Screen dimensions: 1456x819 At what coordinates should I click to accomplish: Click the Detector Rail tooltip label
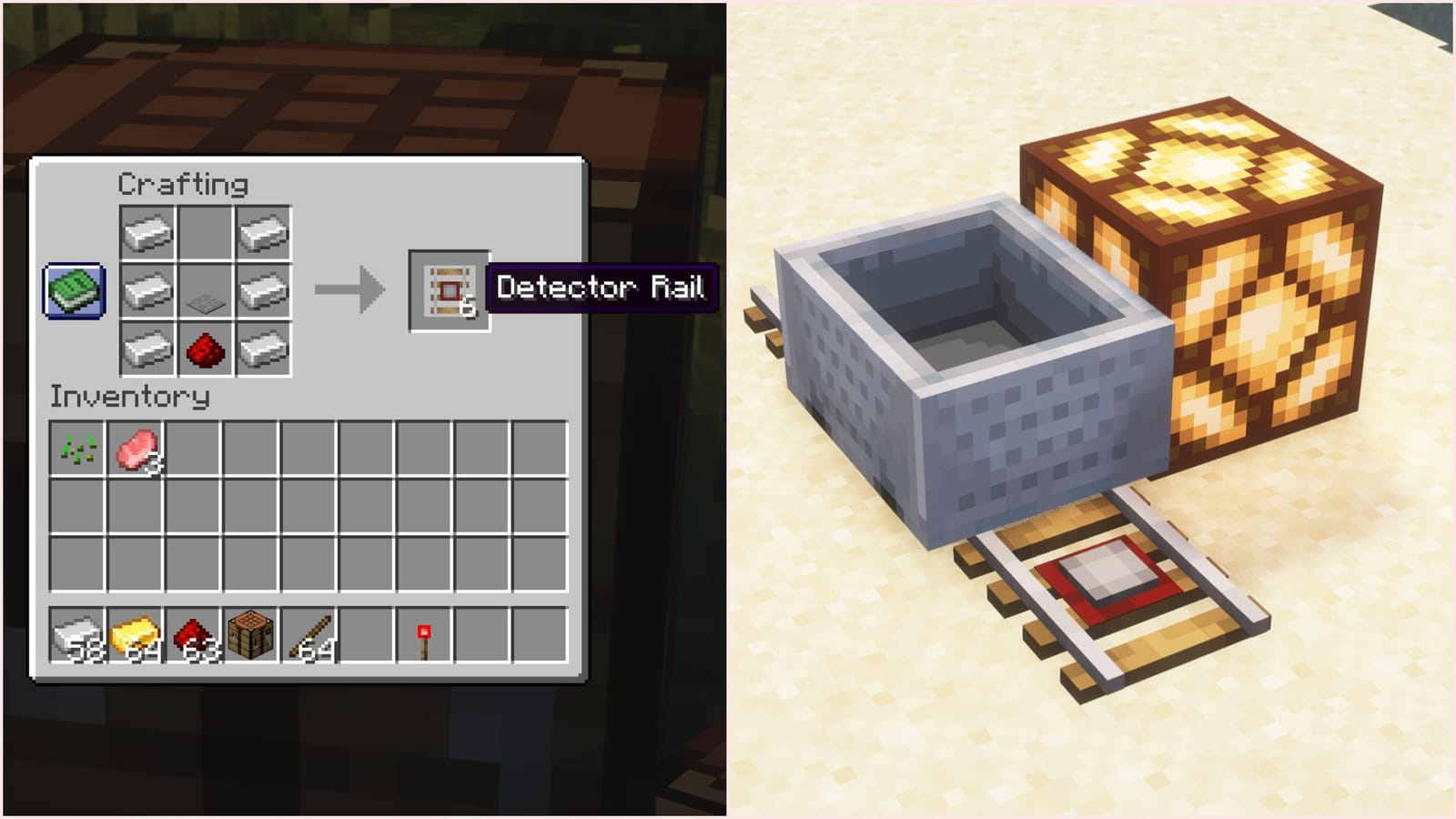click(x=601, y=289)
